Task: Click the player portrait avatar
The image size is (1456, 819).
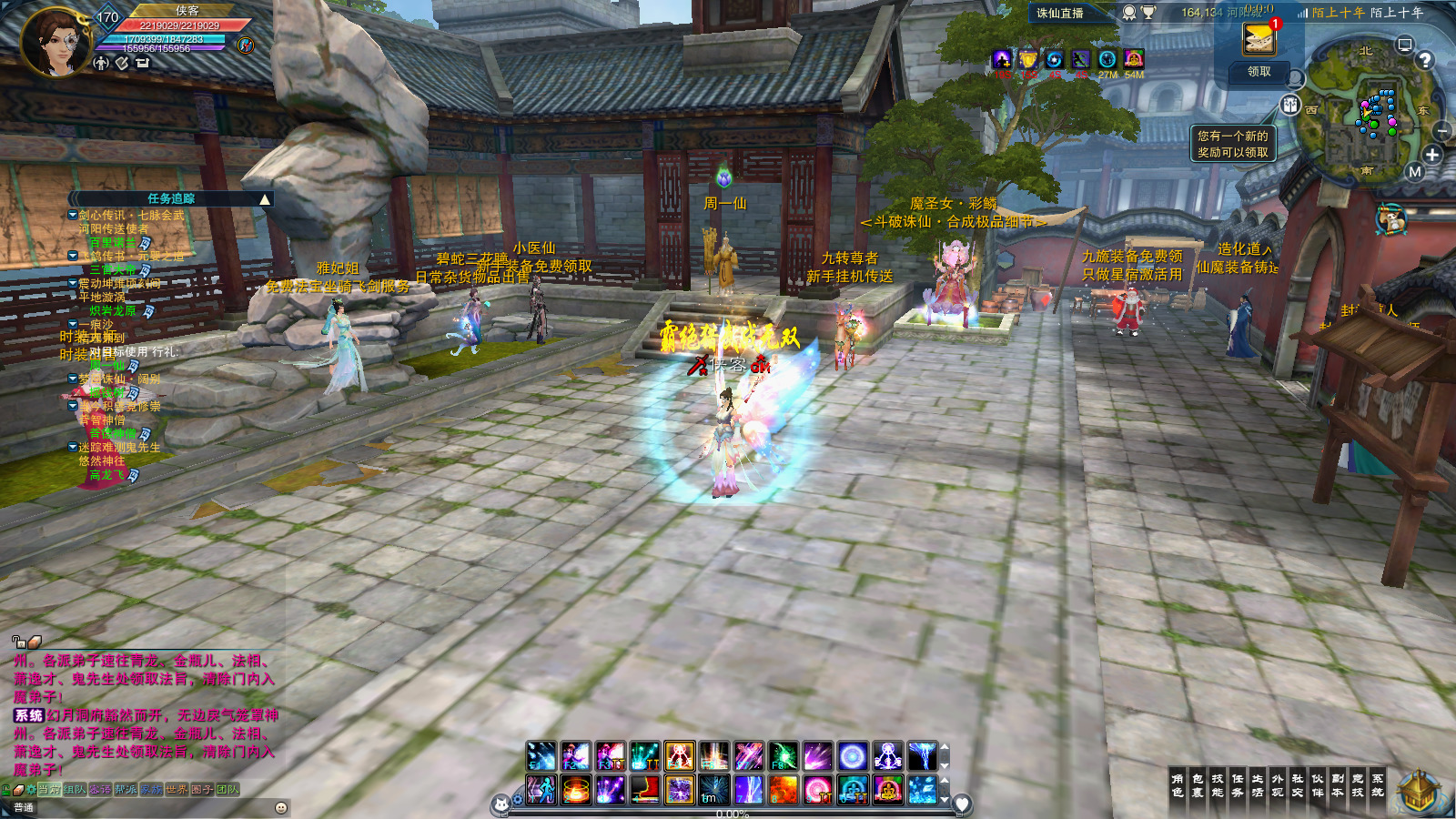Action: (55, 41)
